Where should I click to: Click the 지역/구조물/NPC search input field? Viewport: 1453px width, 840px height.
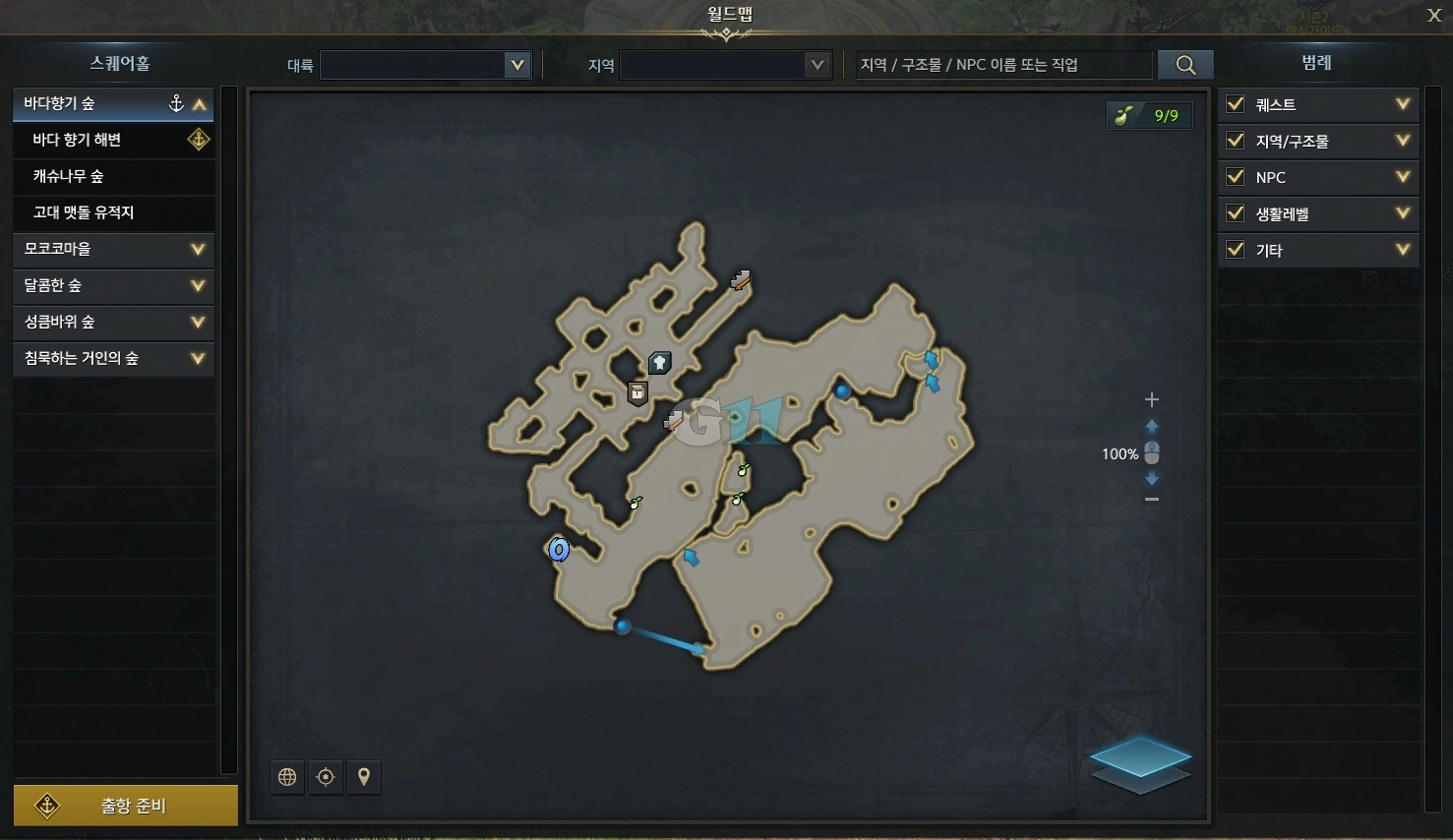1003,64
